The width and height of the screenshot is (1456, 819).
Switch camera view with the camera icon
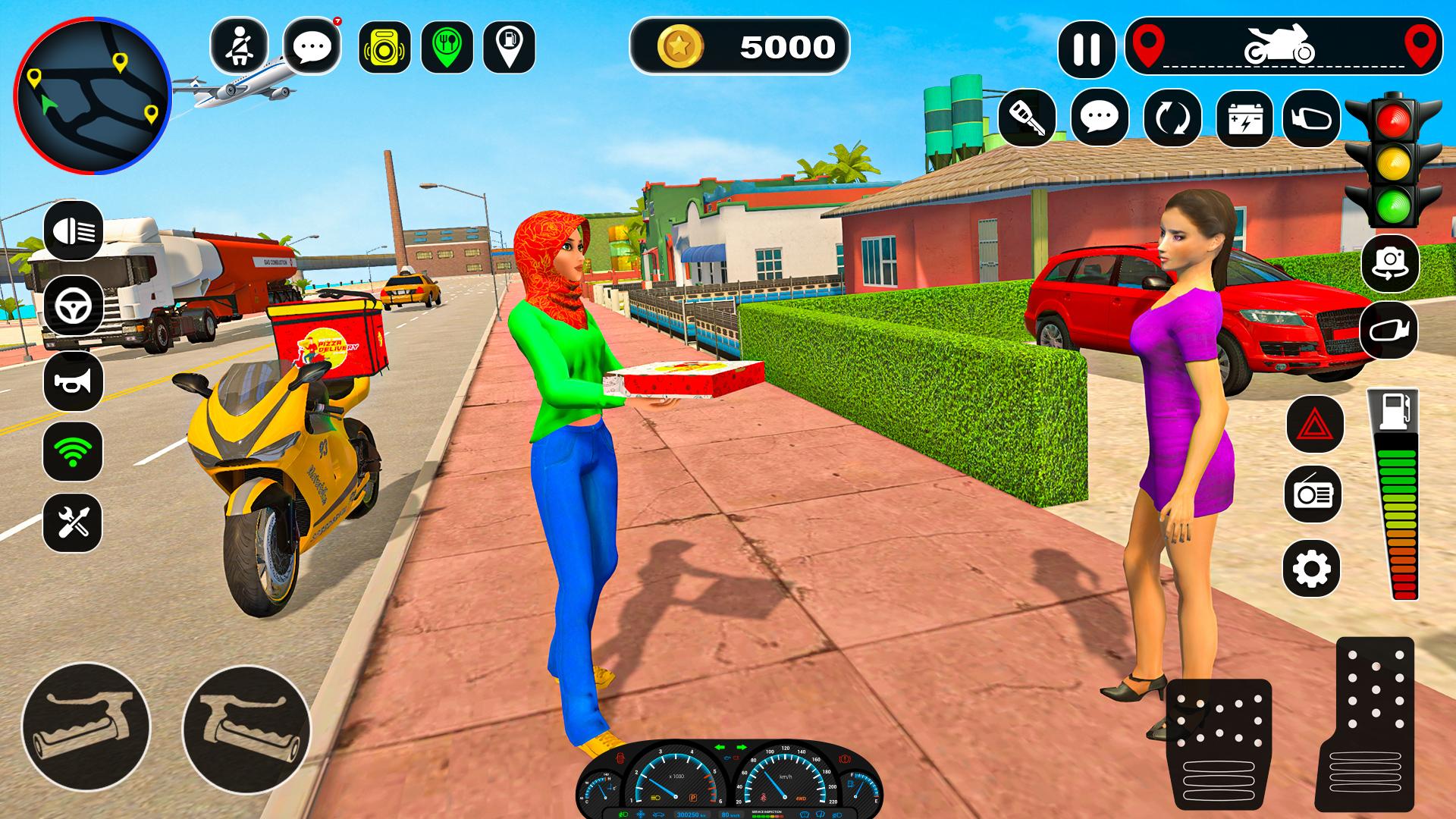[1390, 263]
